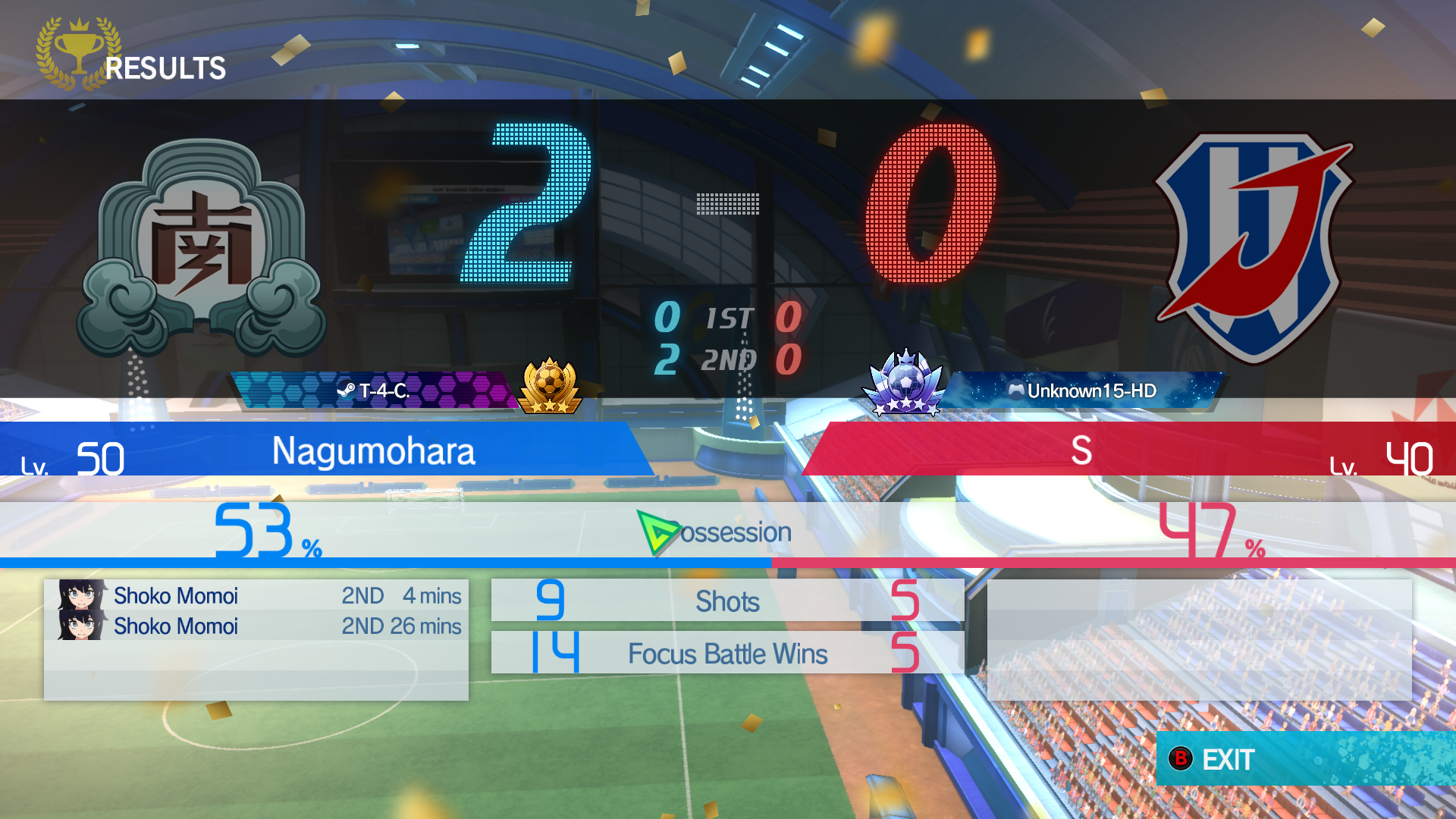Select the T-4-C player banner
The image size is (1456, 819).
pos(373,391)
